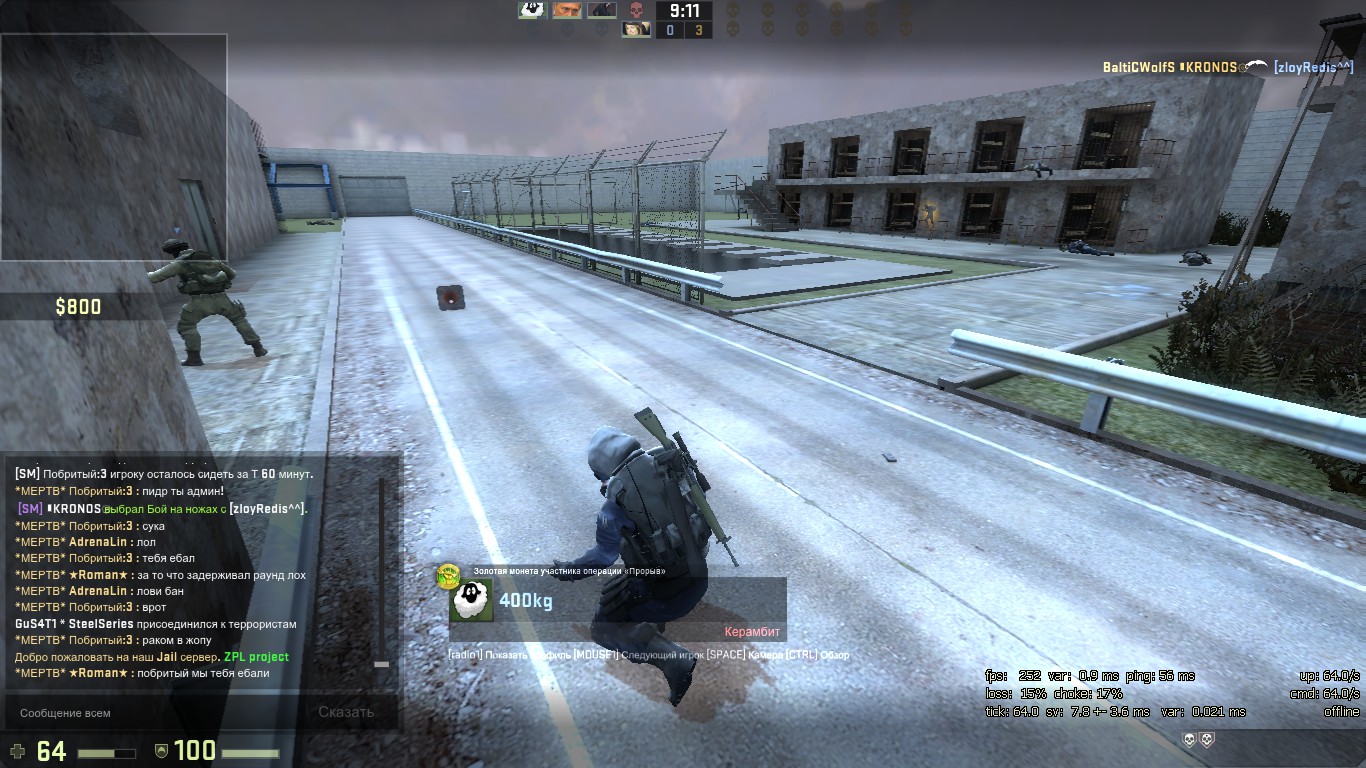Click the "Сообщение всем" chat input field

(150, 713)
